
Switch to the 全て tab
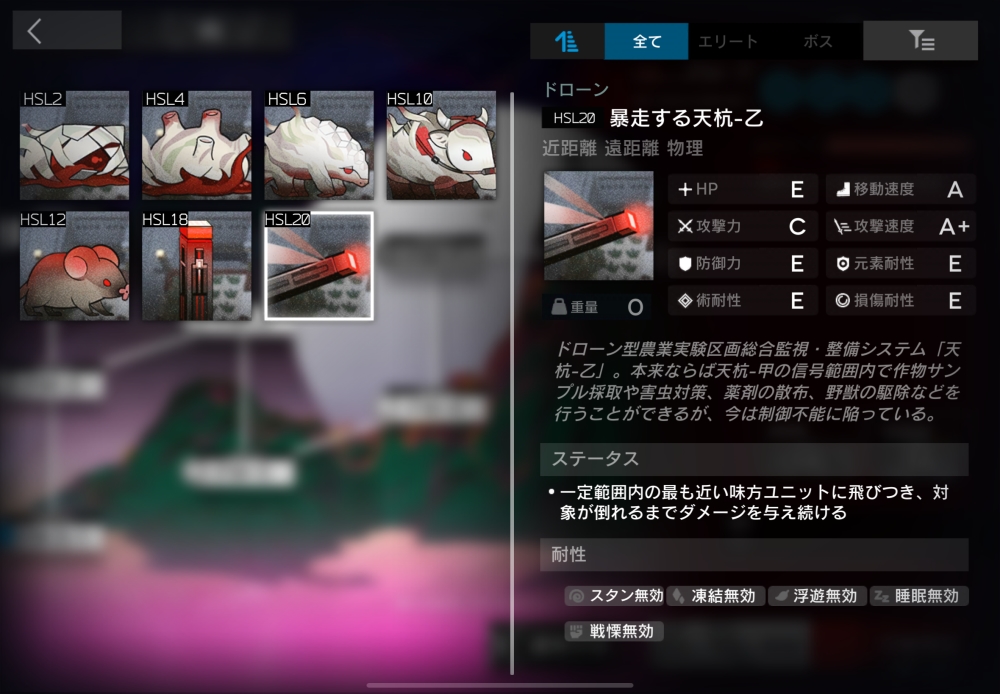(647, 42)
